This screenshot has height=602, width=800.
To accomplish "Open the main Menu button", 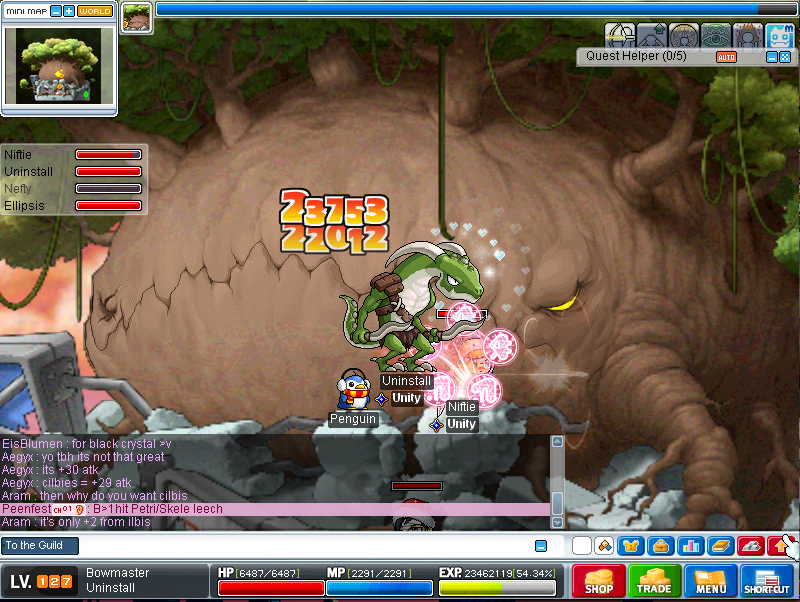I will coord(711,582).
